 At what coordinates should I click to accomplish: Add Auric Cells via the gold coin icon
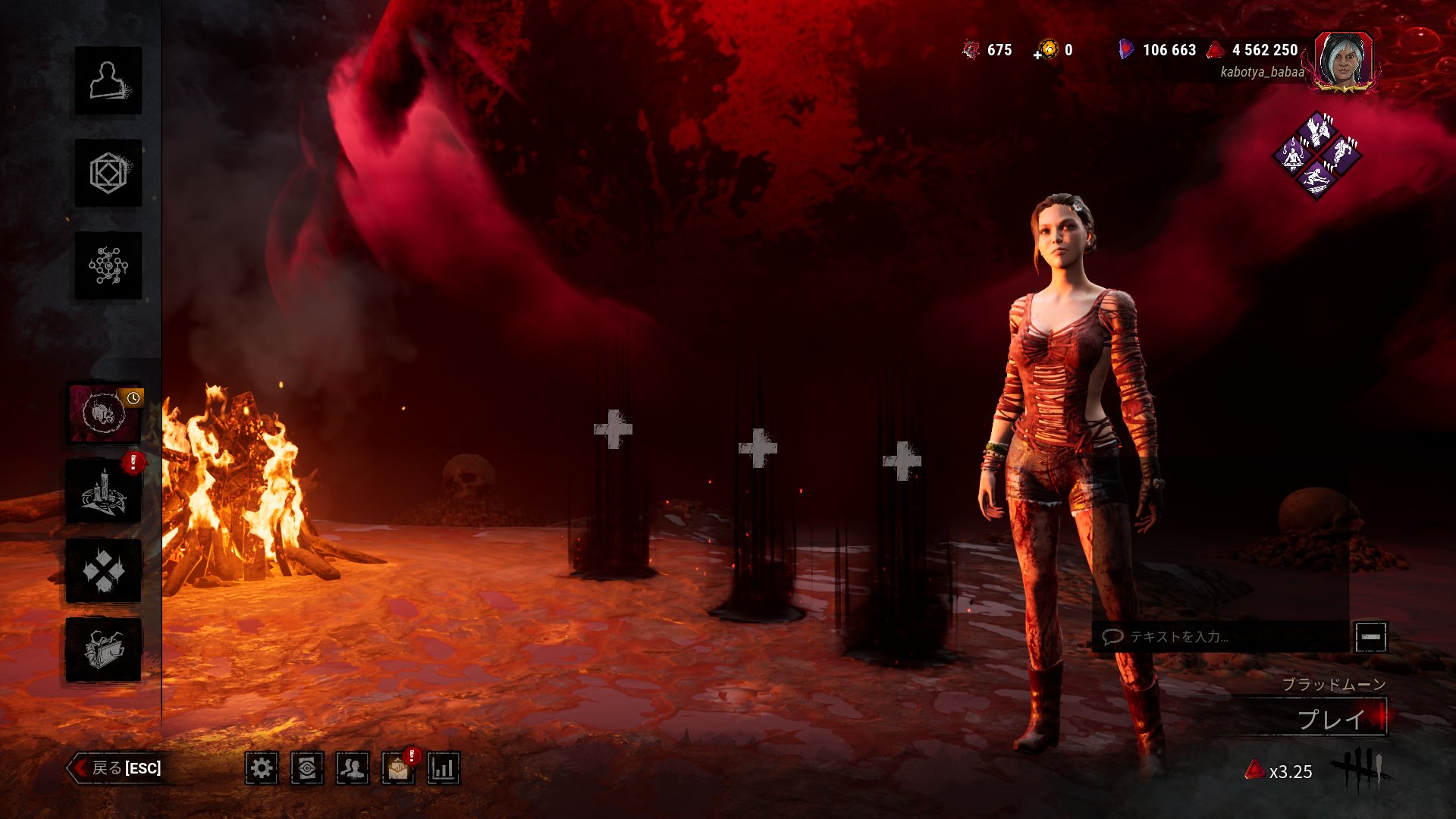tap(1048, 50)
